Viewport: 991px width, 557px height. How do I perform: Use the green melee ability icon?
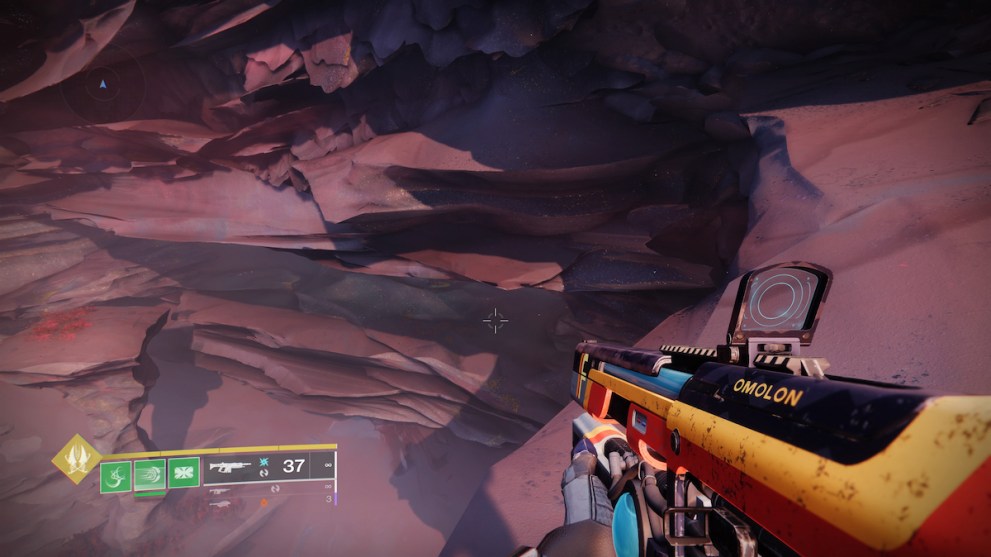click(149, 473)
